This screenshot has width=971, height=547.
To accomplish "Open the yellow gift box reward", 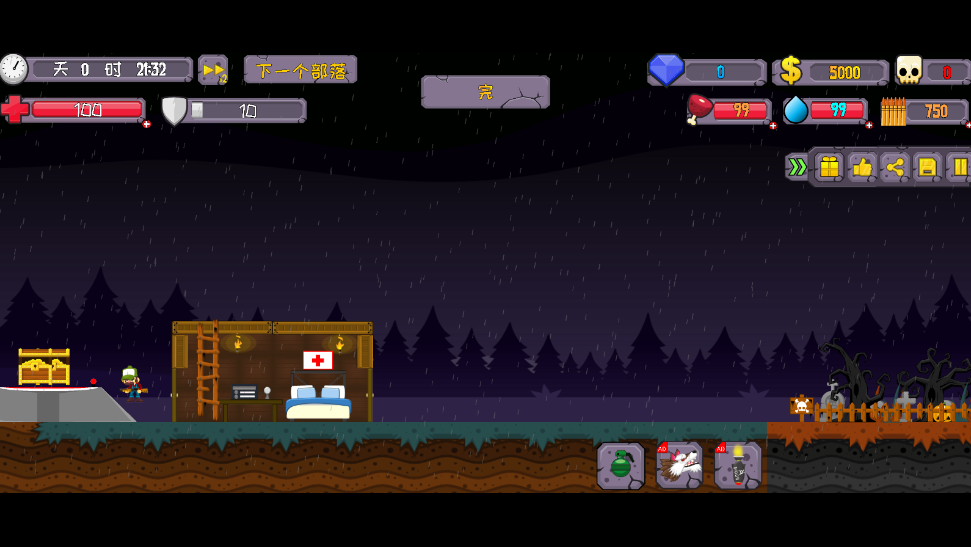I will 829,167.
